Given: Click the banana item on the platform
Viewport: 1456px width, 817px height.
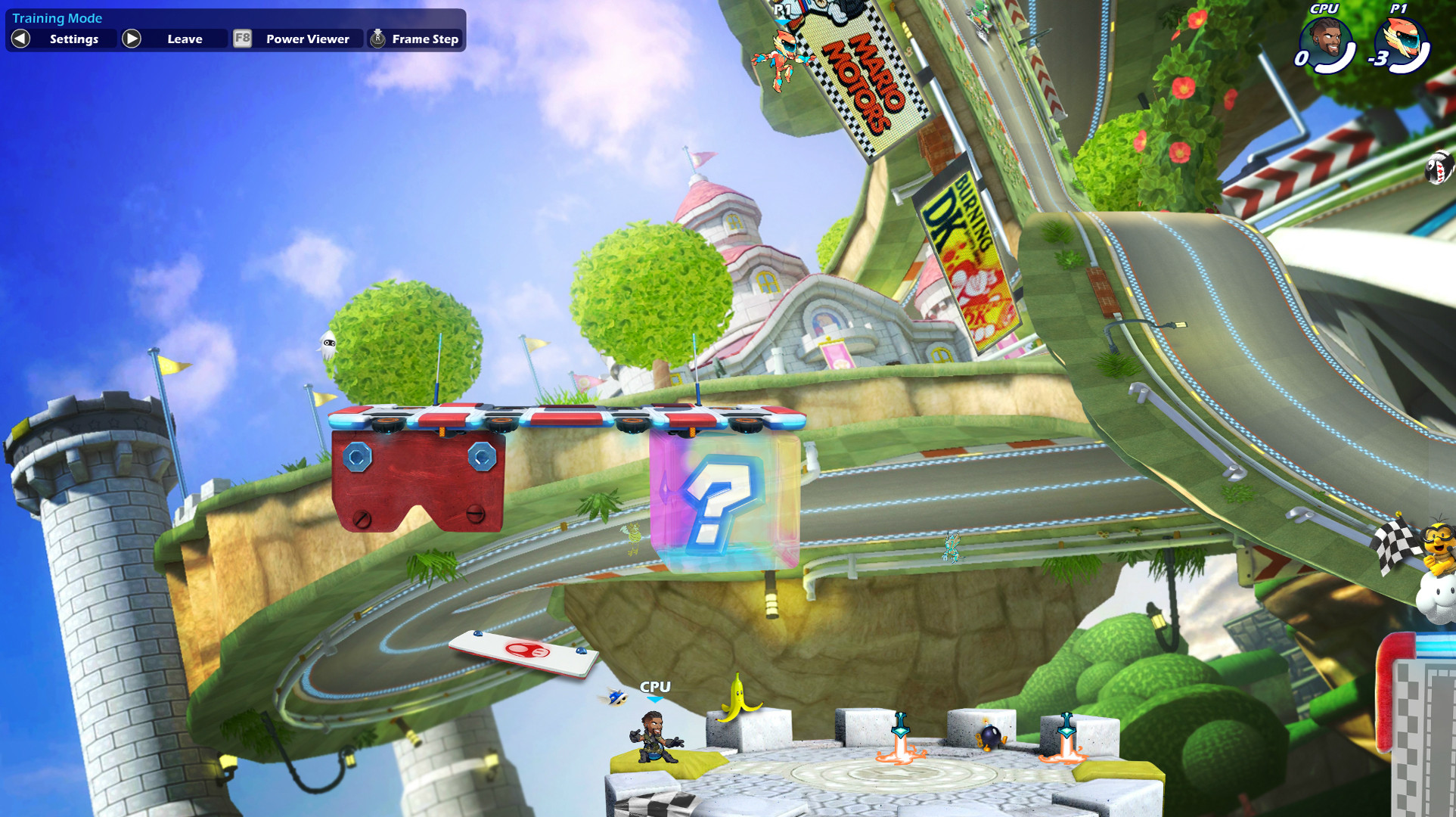Looking at the screenshot, I should [x=739, y=701].
